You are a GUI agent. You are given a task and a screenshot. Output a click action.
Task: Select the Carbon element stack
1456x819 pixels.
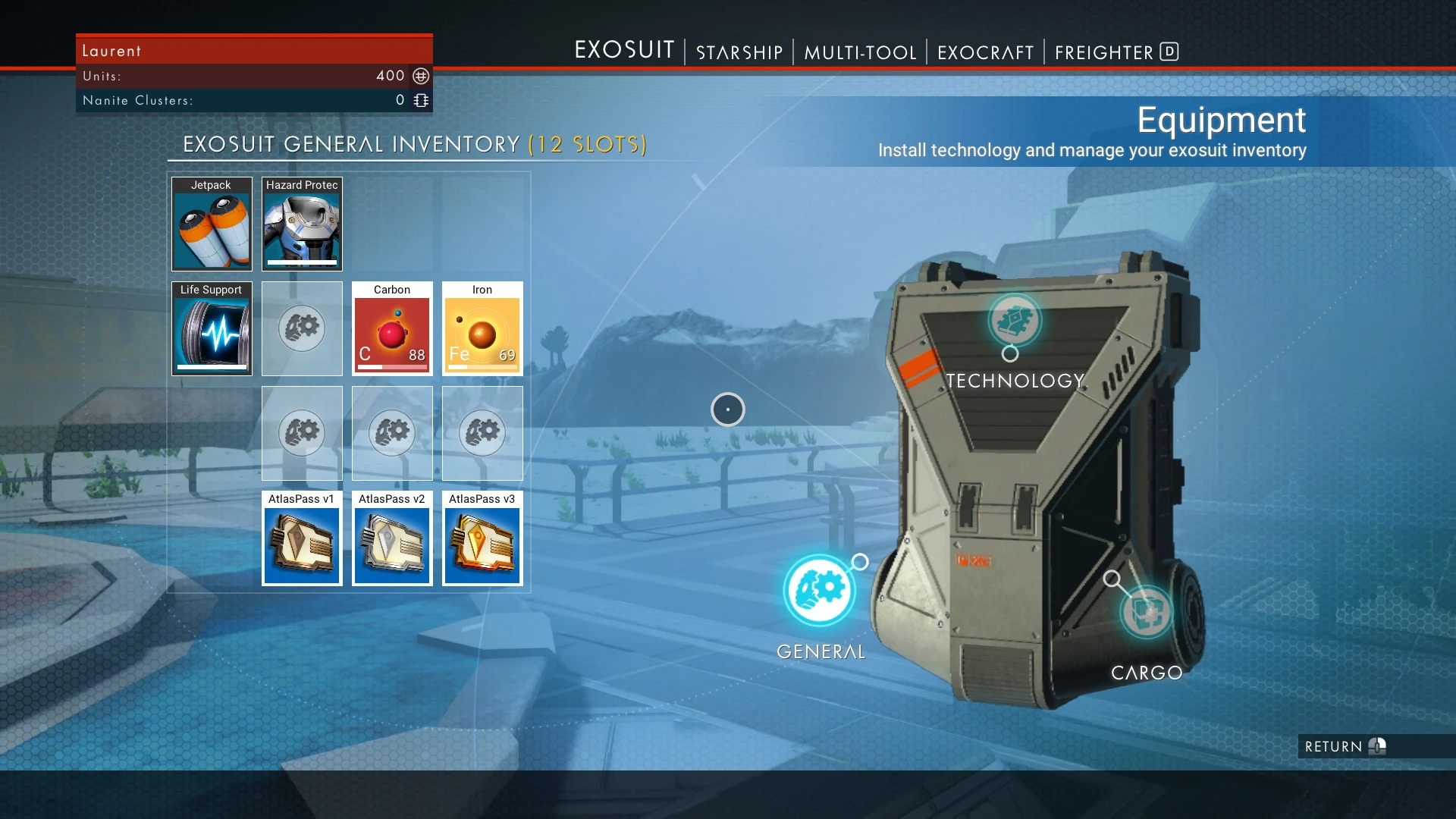(x=392, y=329)
